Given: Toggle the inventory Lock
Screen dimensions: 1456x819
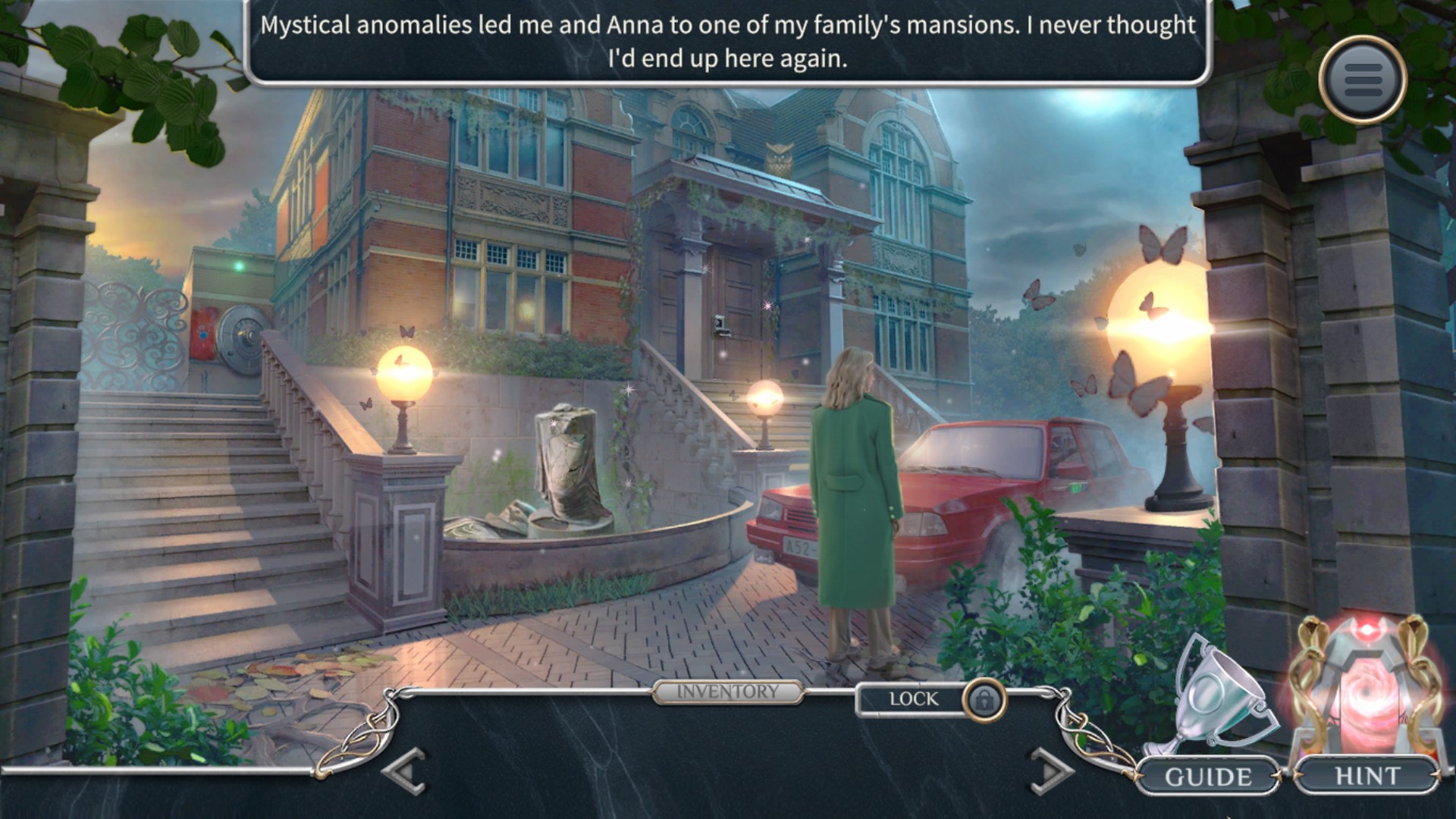Looking at the screenshot, I should [x=984, y=699].
